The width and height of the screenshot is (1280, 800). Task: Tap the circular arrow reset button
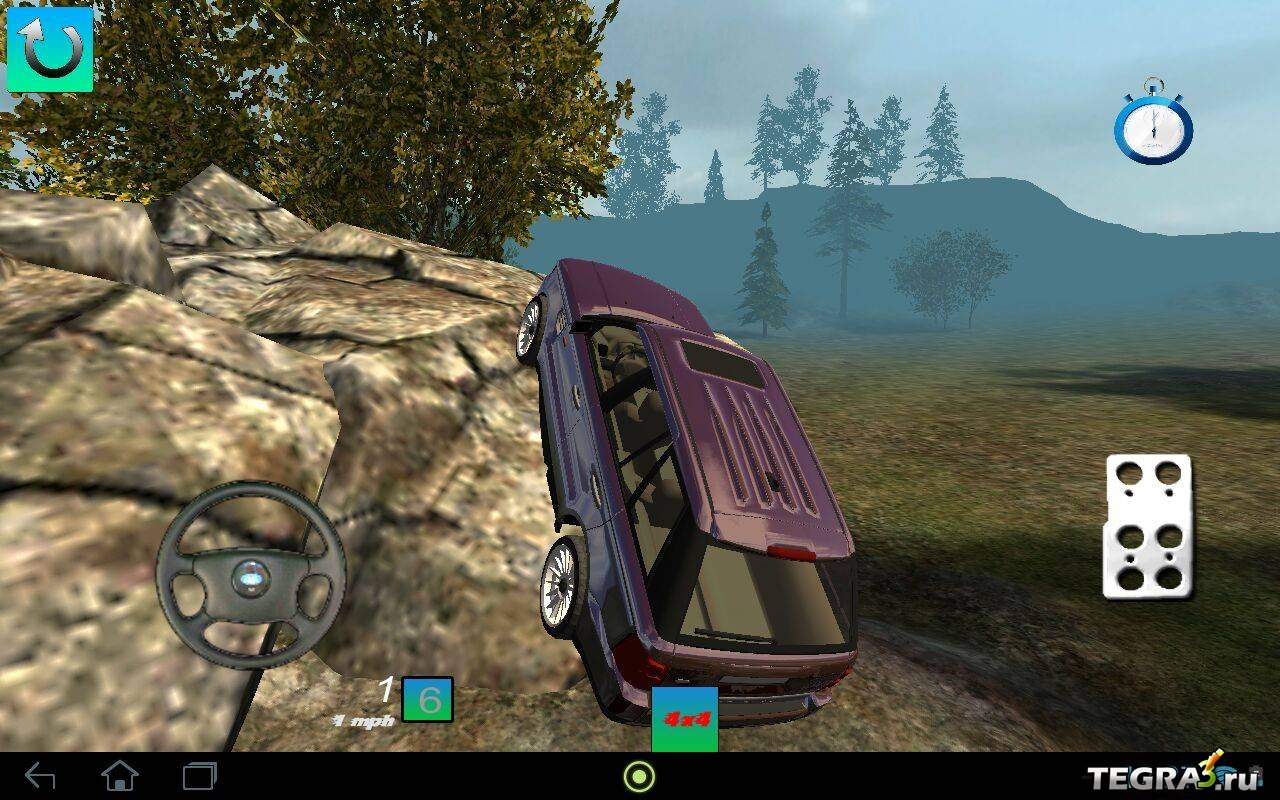coord(50,50)
